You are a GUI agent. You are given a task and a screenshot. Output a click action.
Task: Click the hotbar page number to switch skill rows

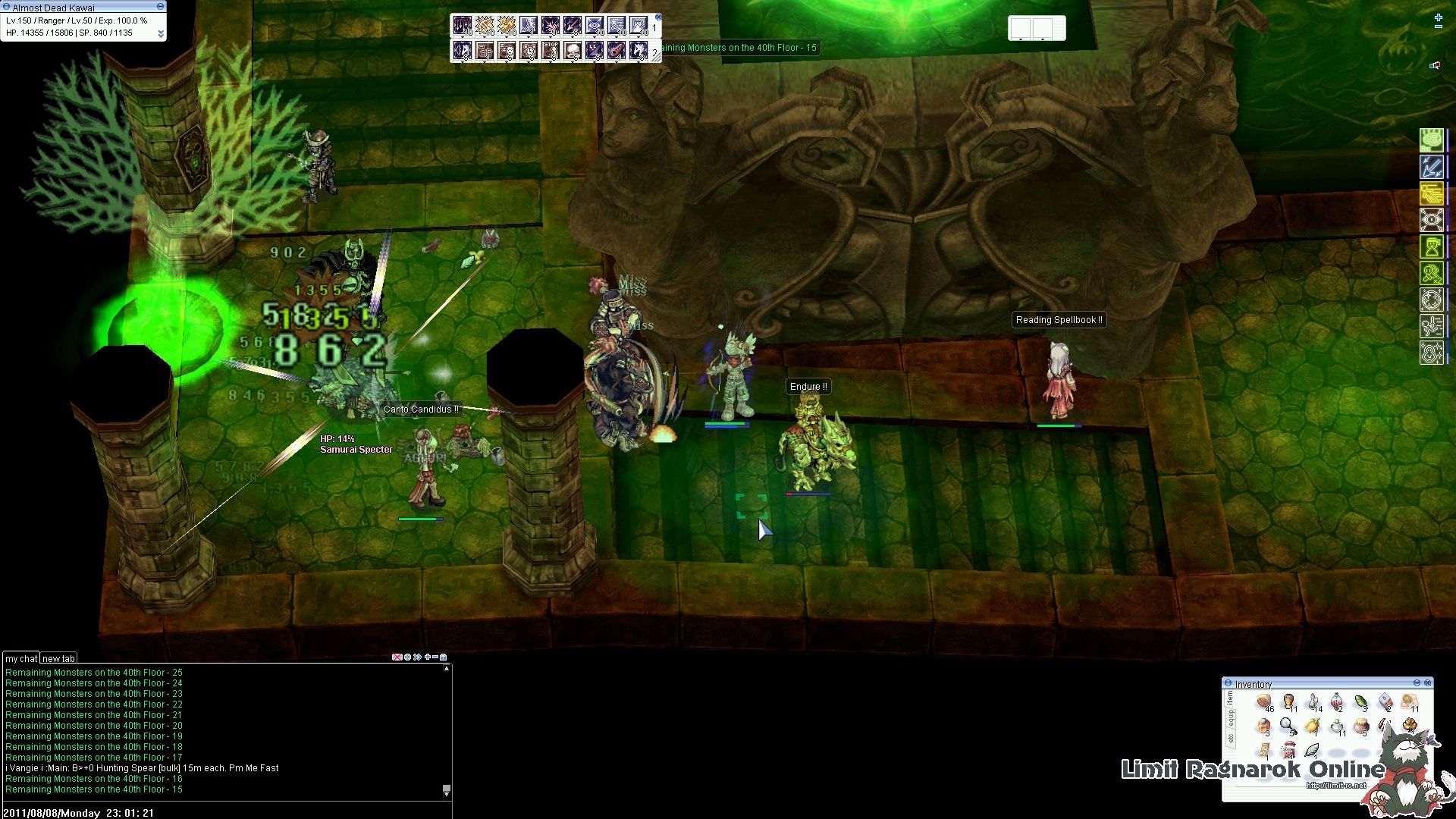[x=654, y=27]
